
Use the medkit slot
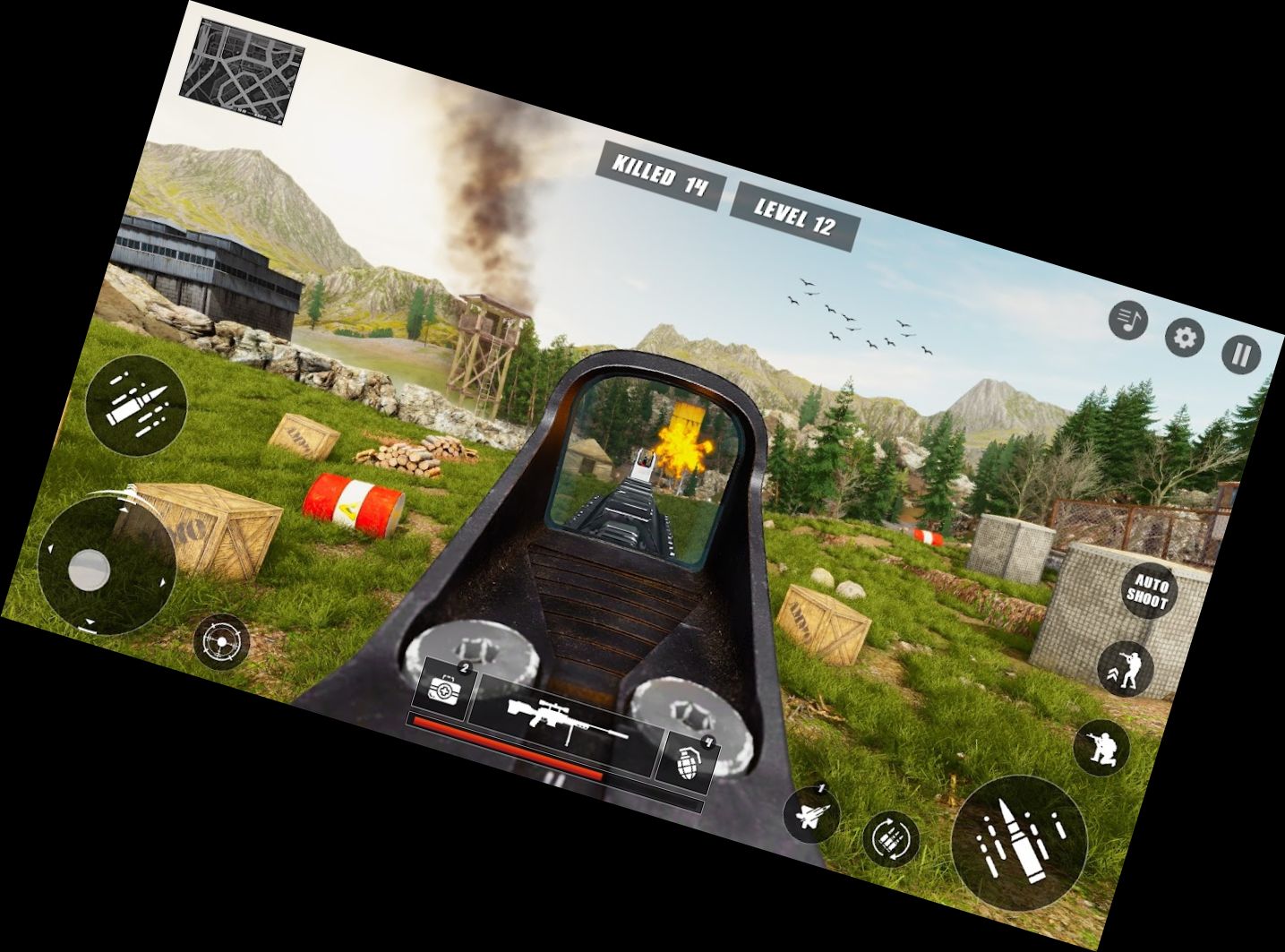[445, 688]
